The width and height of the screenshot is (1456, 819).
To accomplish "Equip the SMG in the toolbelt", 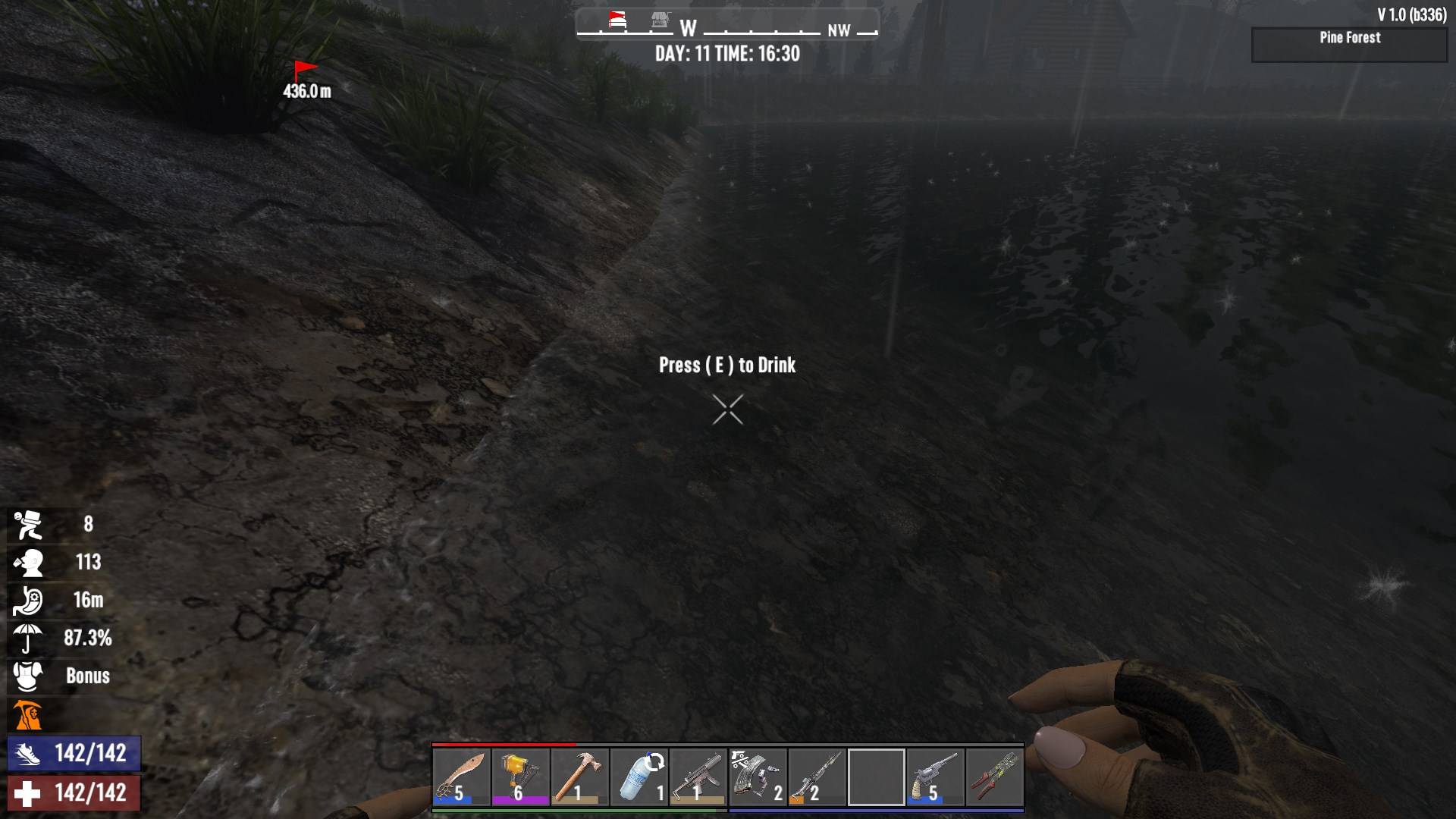I will point(698,777).
